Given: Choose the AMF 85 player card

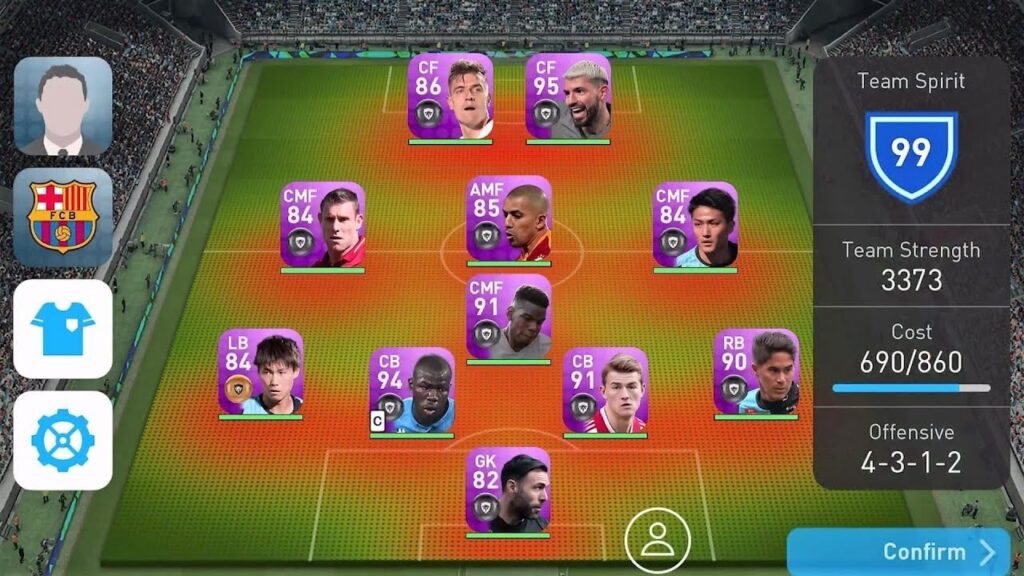Looking at the screenshot, I should 508,220.
